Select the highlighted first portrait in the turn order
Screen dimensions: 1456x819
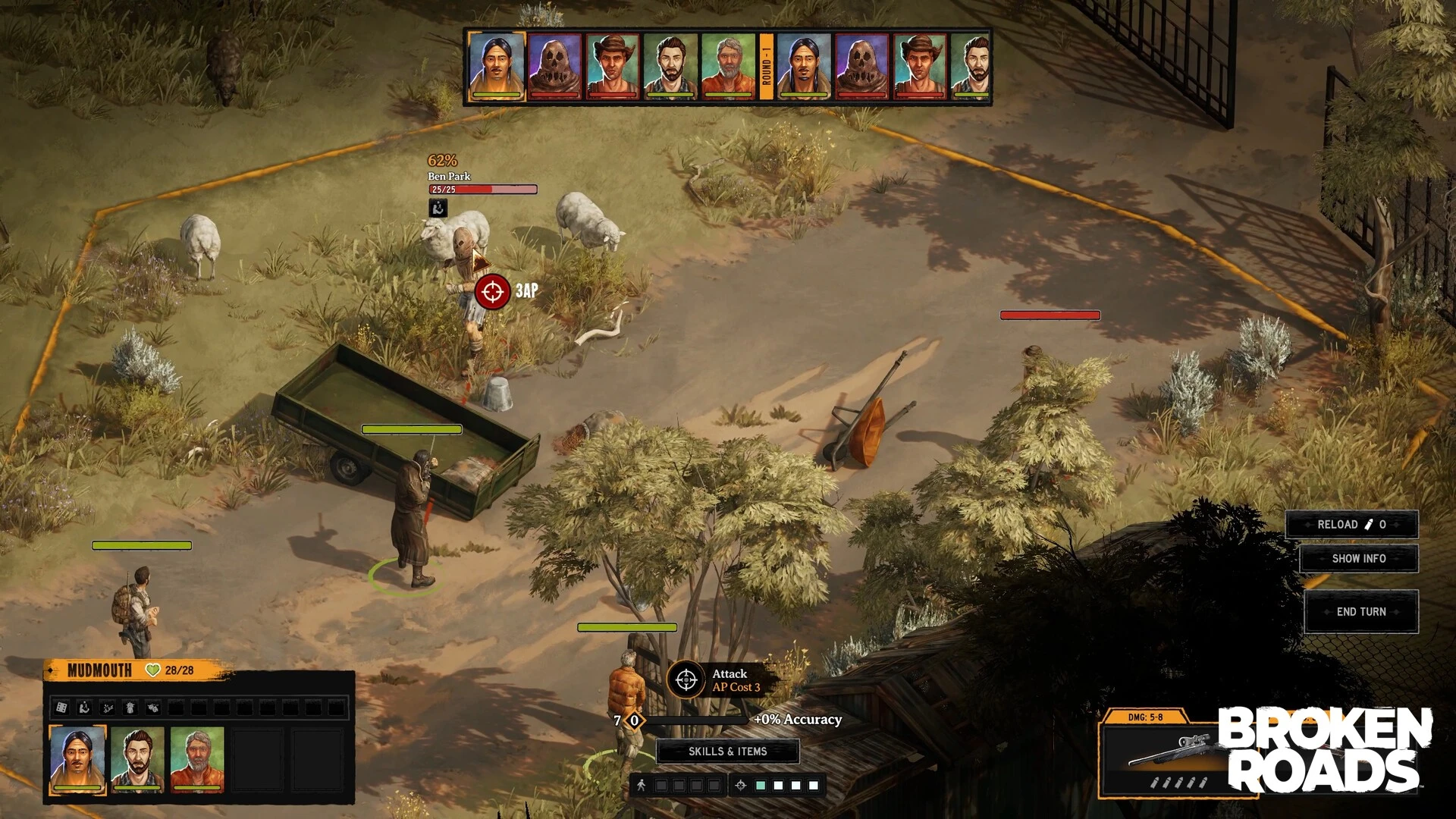pos(497,66)
